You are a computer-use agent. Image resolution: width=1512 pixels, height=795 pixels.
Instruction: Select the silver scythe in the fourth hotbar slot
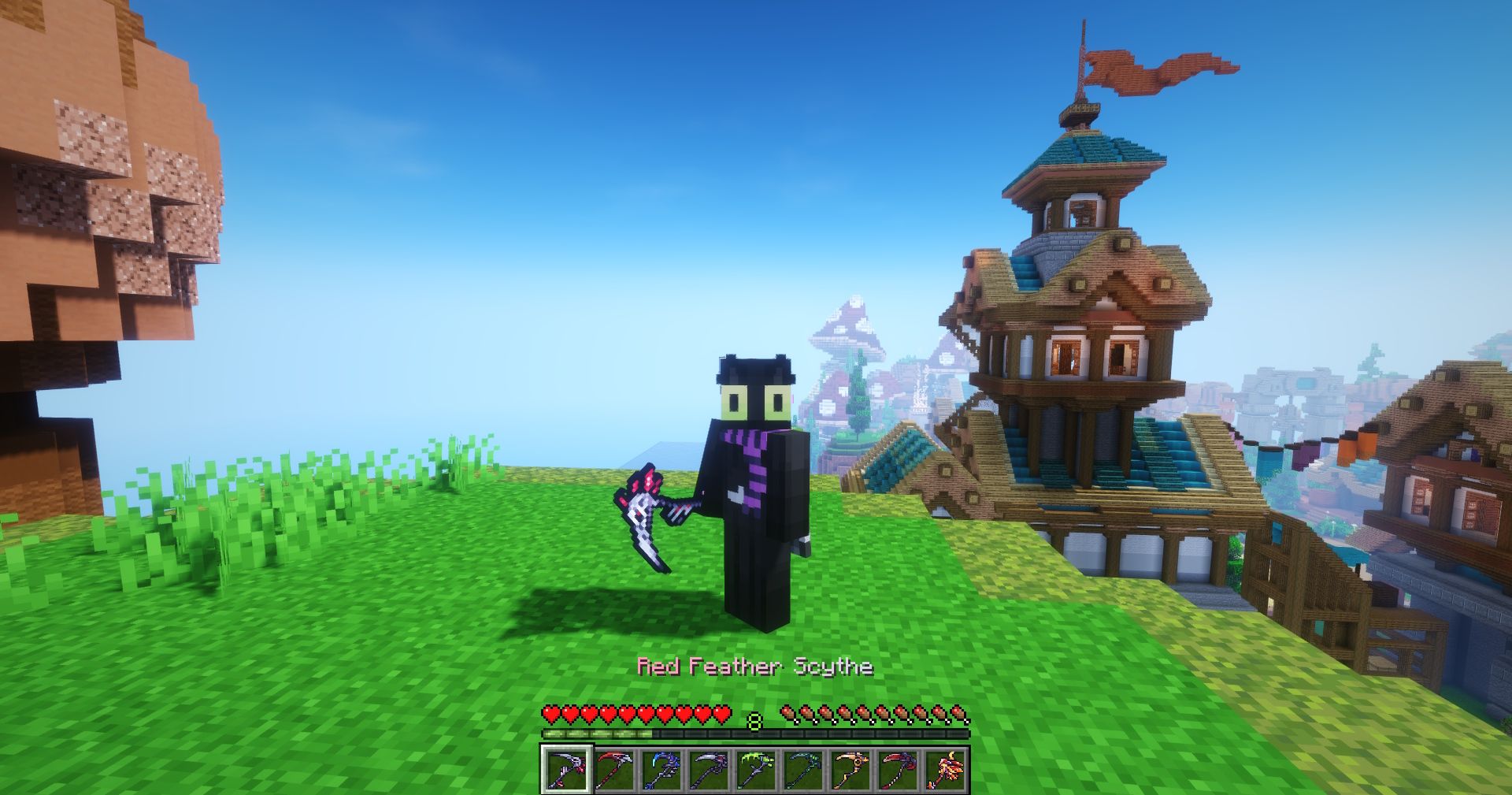pyautogui.click(x=709, y=768)
